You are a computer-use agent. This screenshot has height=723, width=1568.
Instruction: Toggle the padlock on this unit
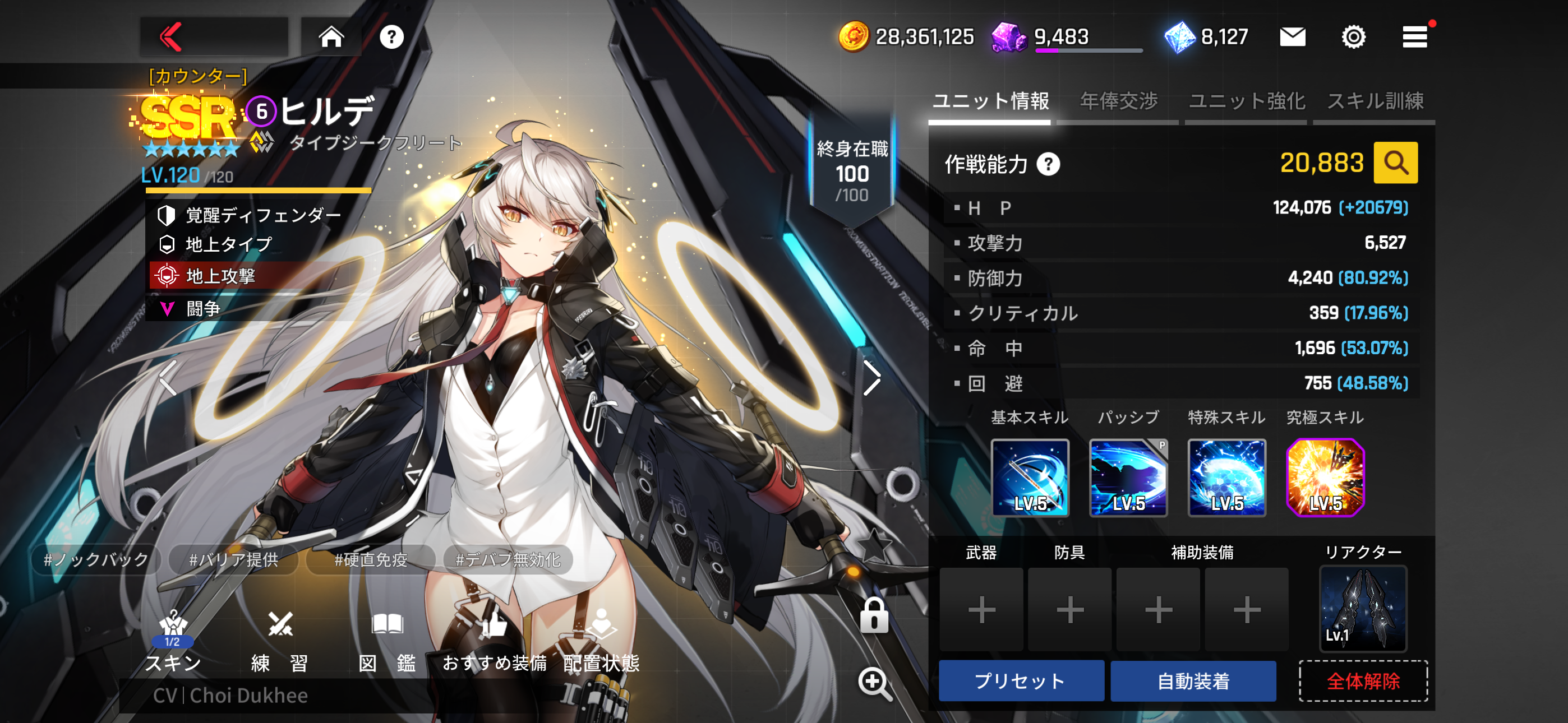(874, 615)
